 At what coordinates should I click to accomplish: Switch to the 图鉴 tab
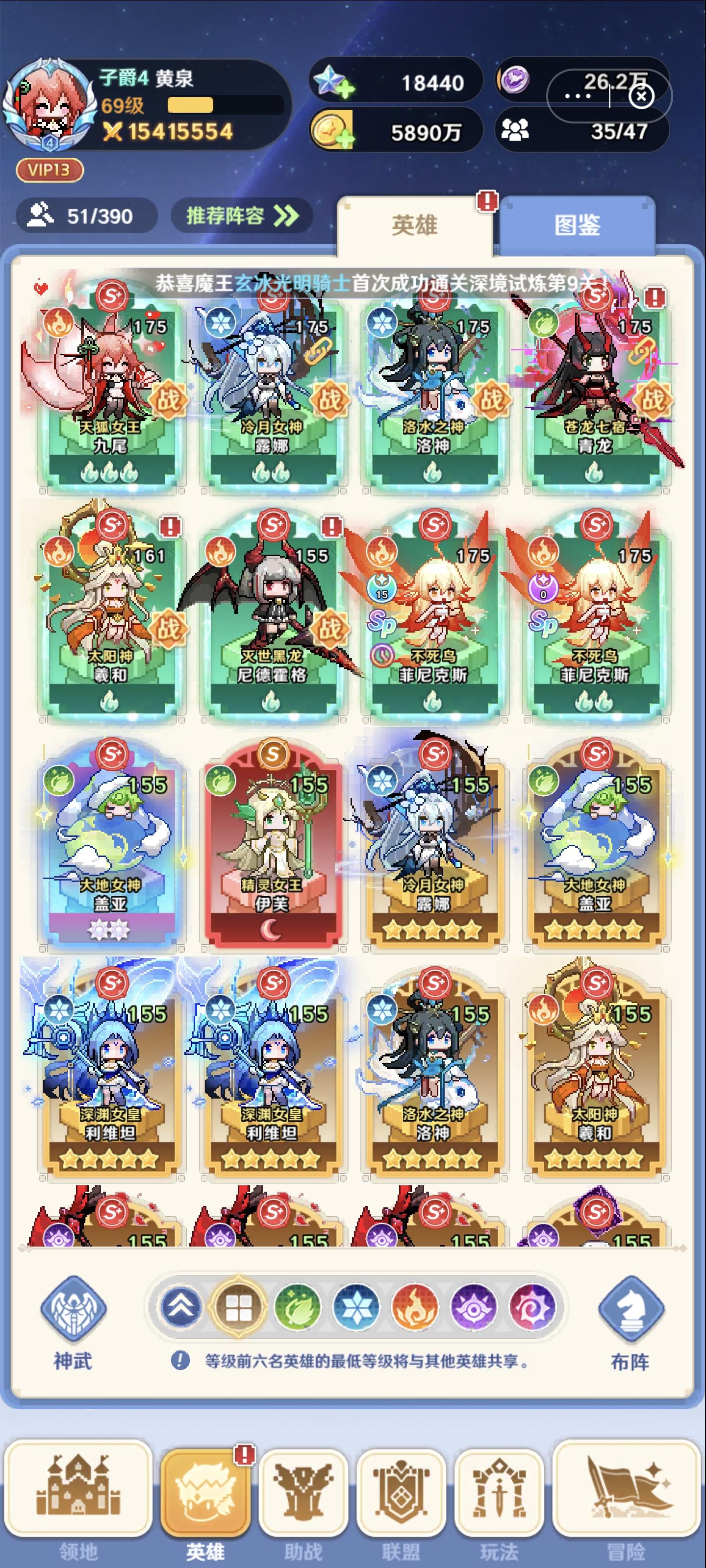click(580, 225)
